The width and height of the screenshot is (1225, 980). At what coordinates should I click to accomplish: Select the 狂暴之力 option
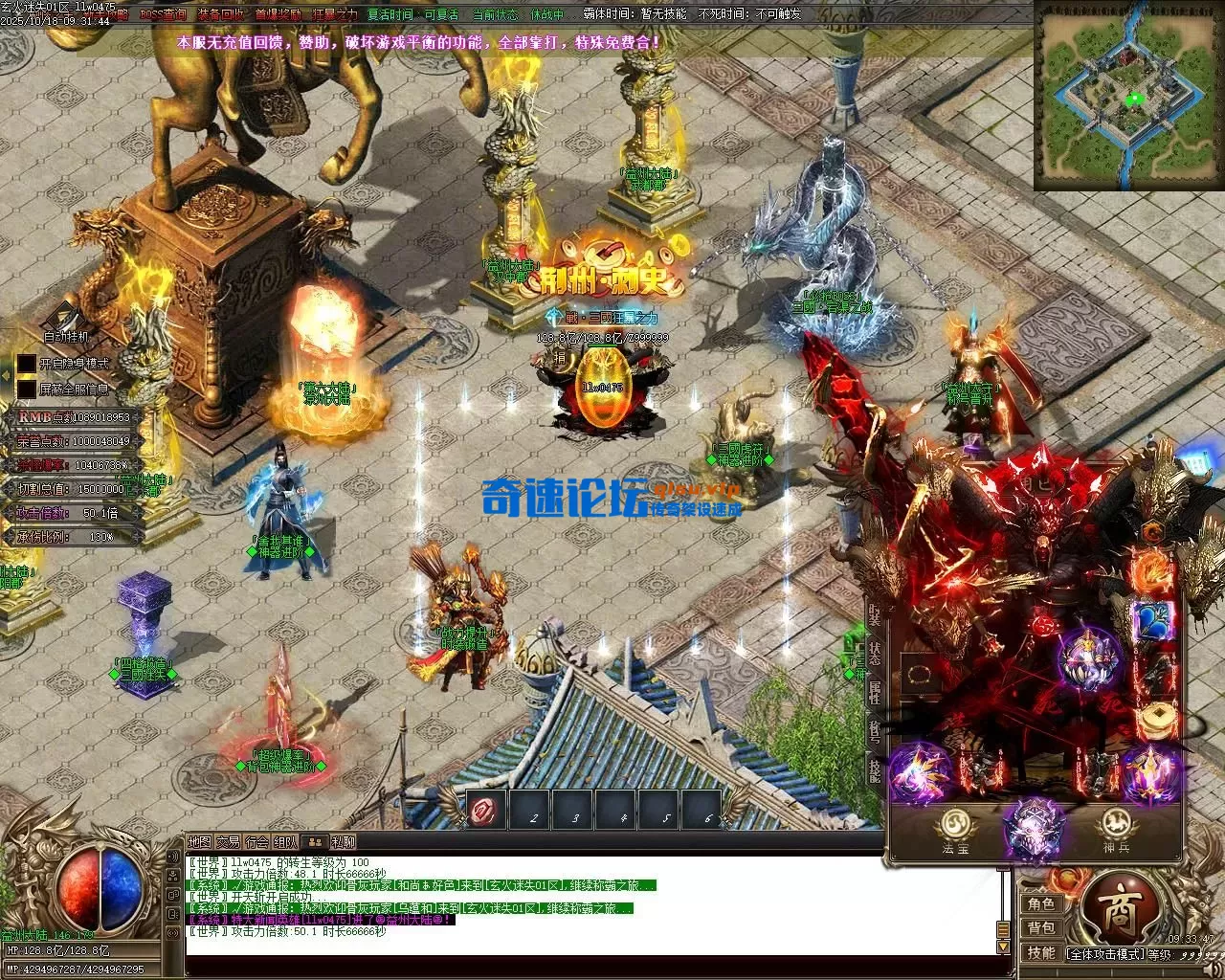click(335, 15)
